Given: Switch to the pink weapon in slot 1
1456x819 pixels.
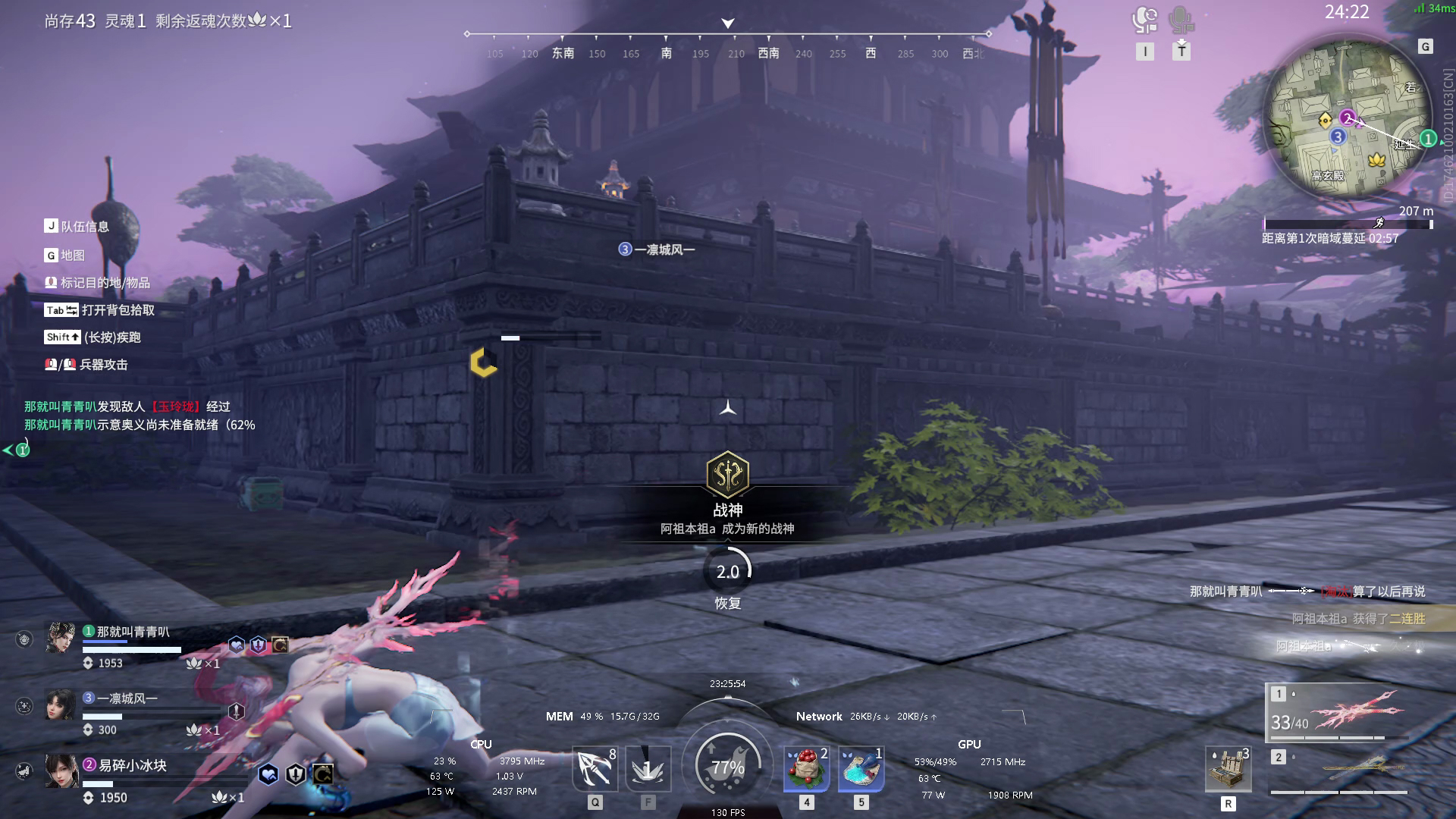Looking at the screenshot, I should pos(1339,712).
